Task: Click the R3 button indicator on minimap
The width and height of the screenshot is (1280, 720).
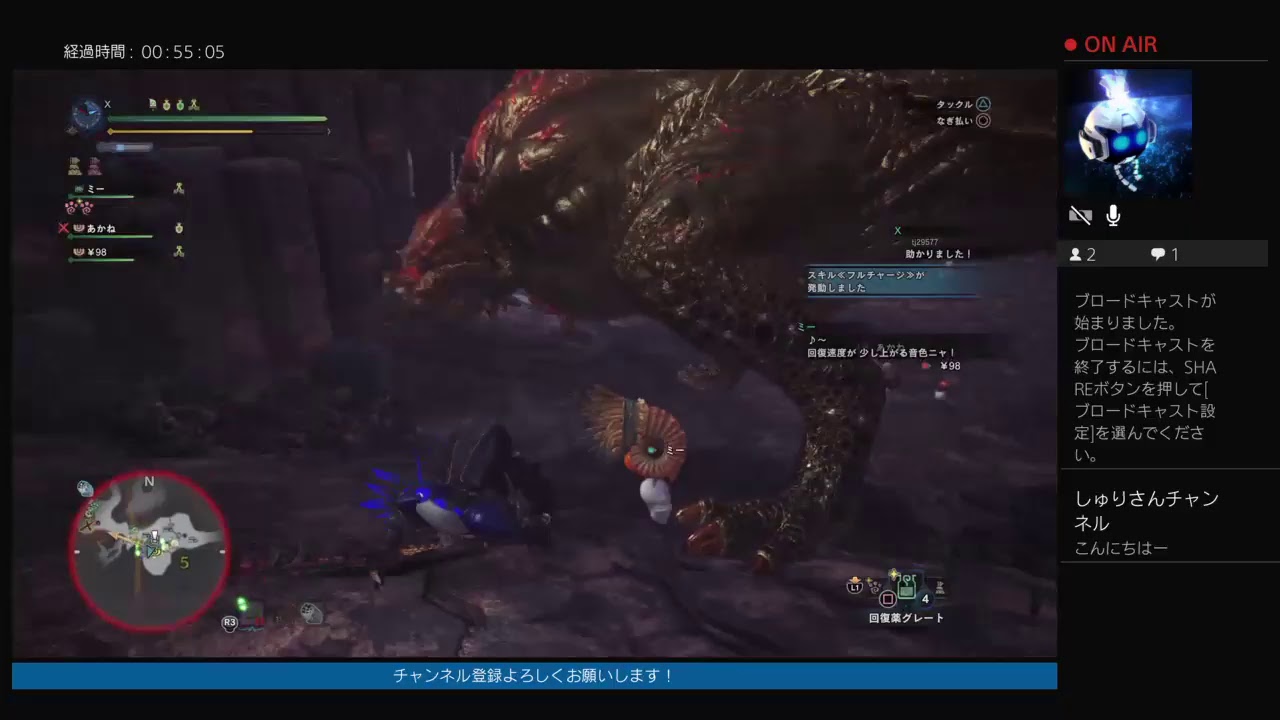Action: pos(229,622)
